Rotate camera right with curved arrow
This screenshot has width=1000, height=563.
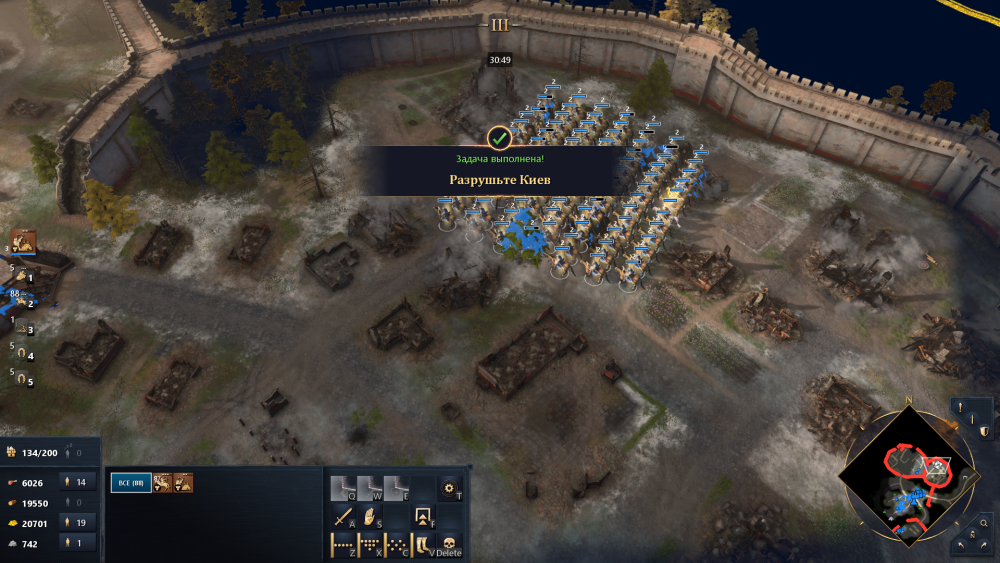(x=985, y=547)
